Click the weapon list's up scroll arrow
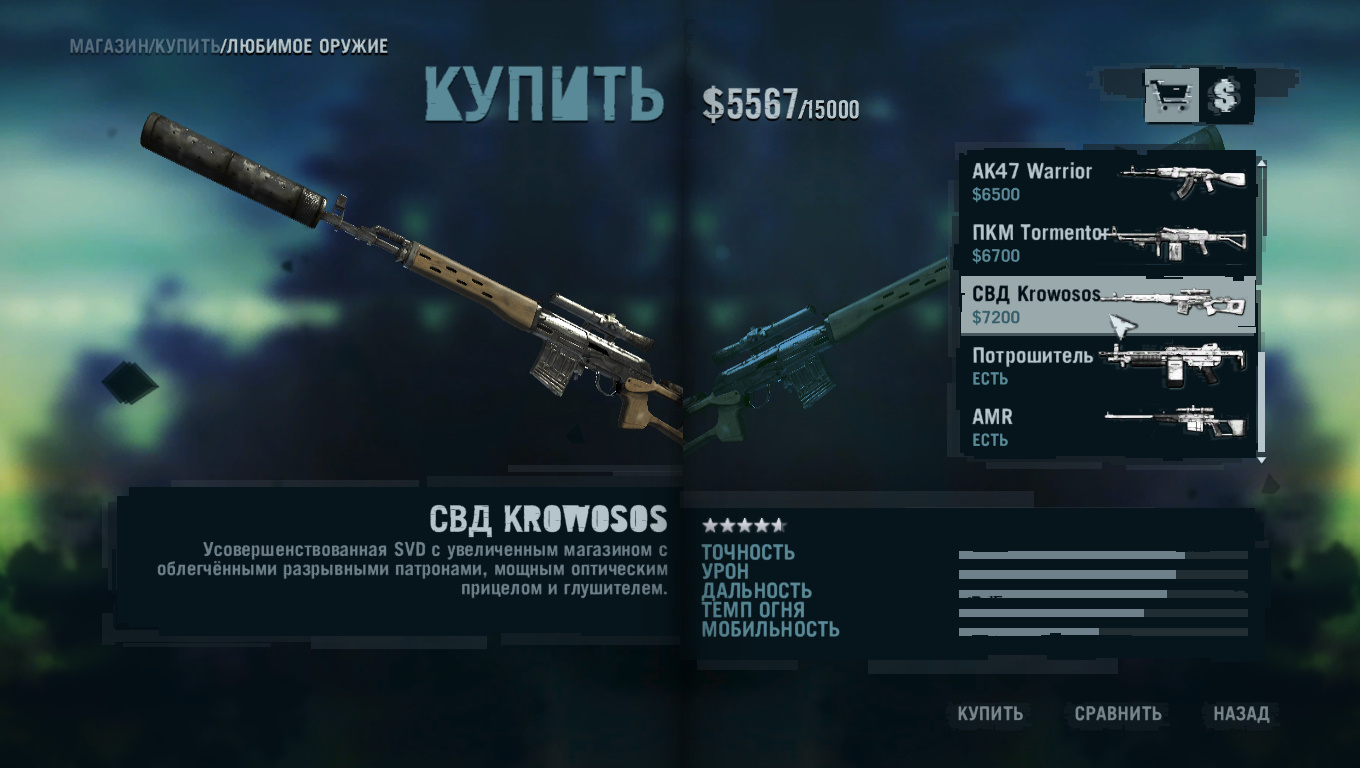 [x=1261, y=162]
